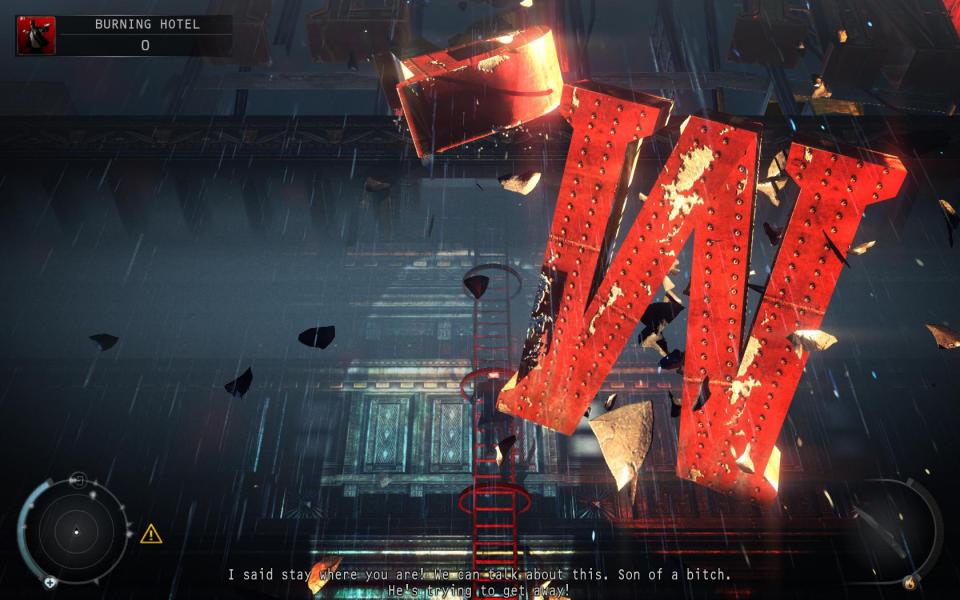Click the flame instinct icon on weapon dial
Image resolution: width=960 pixels, height=600 pixels.
[x=909, y=581]
